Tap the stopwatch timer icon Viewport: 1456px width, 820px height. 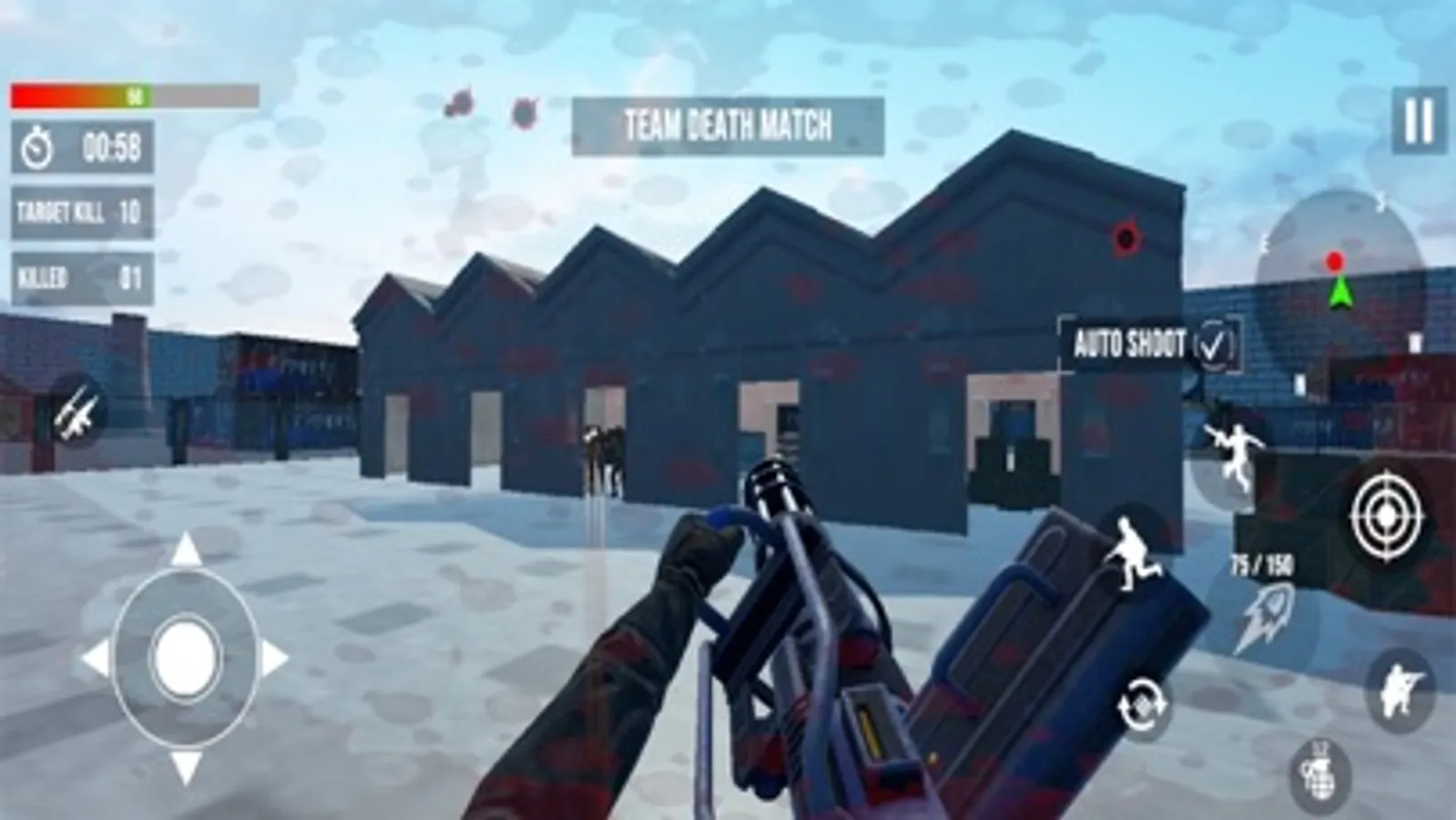point(35,144)
